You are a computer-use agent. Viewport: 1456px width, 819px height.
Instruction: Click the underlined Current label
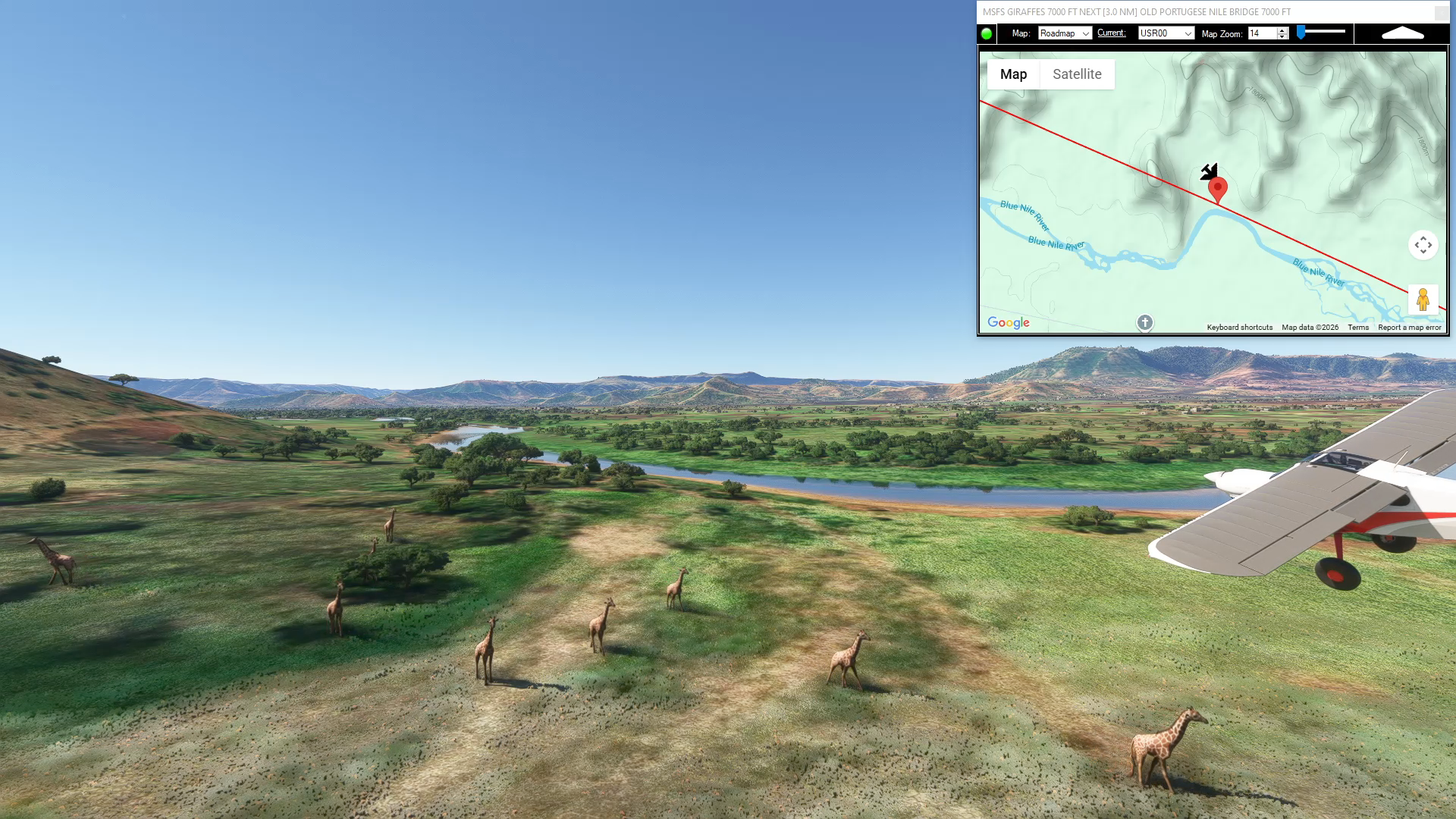point(1111,33)
